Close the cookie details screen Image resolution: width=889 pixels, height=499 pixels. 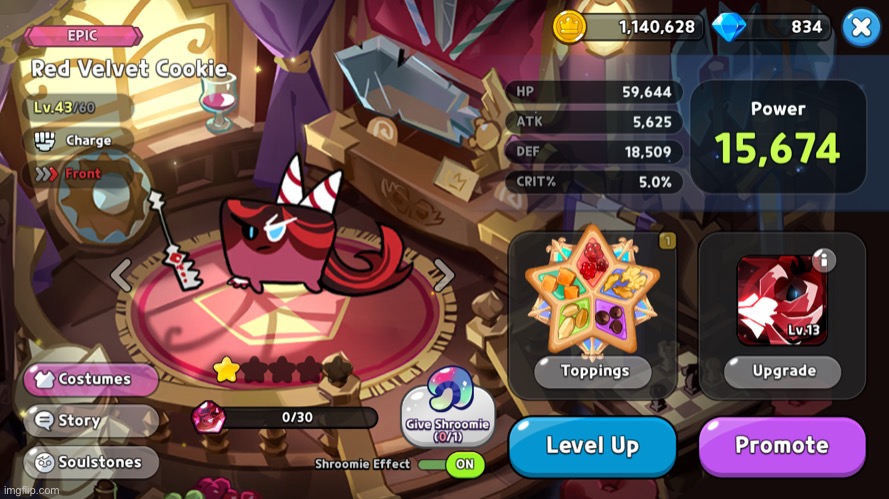[x=861, y=27]
